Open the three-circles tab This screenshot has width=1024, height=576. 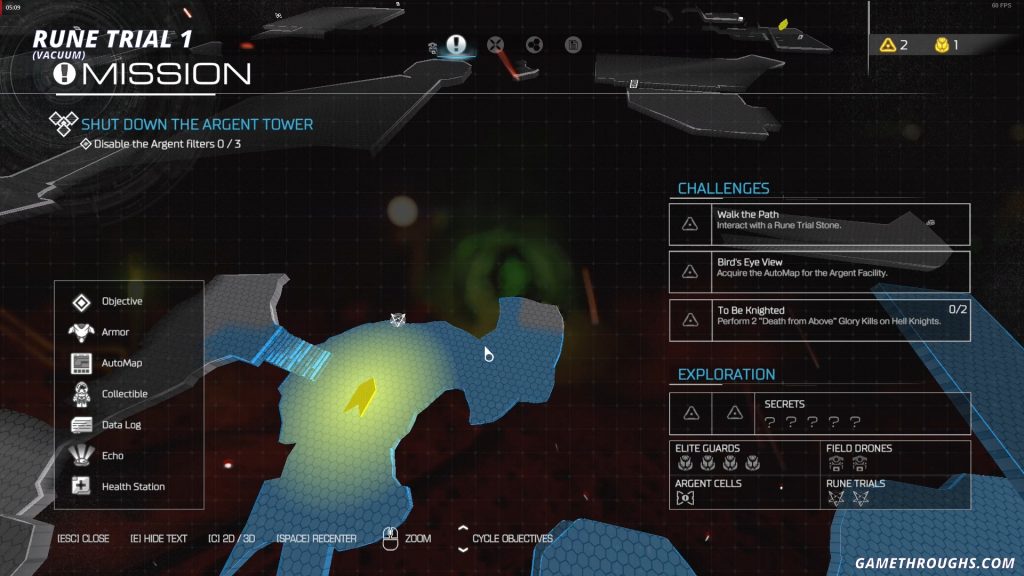pos(533,45)
